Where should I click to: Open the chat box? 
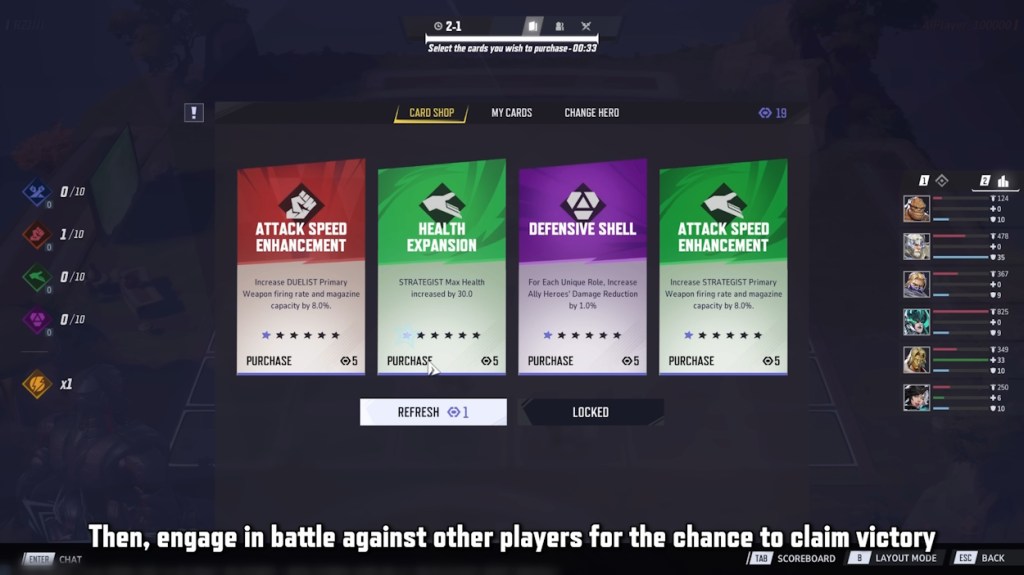click(x=56, y=559)
